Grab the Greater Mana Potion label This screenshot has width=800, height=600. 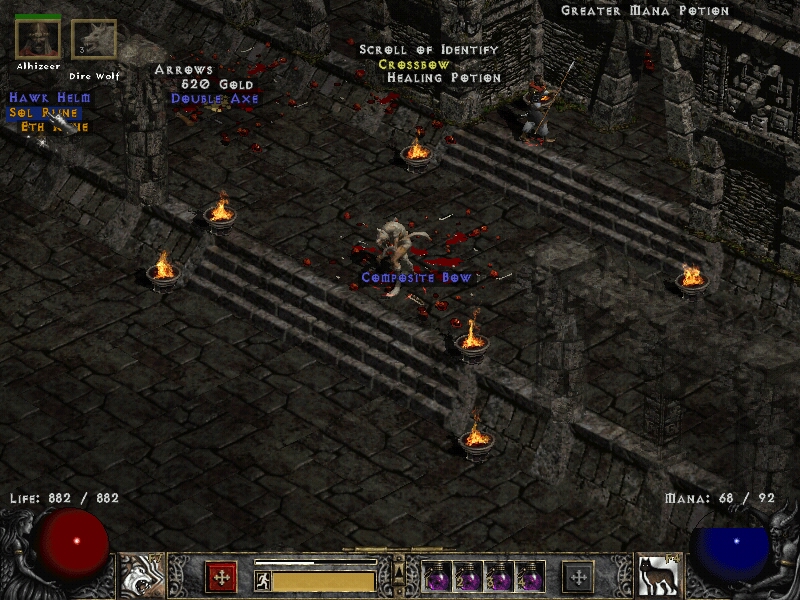point(645,11)
